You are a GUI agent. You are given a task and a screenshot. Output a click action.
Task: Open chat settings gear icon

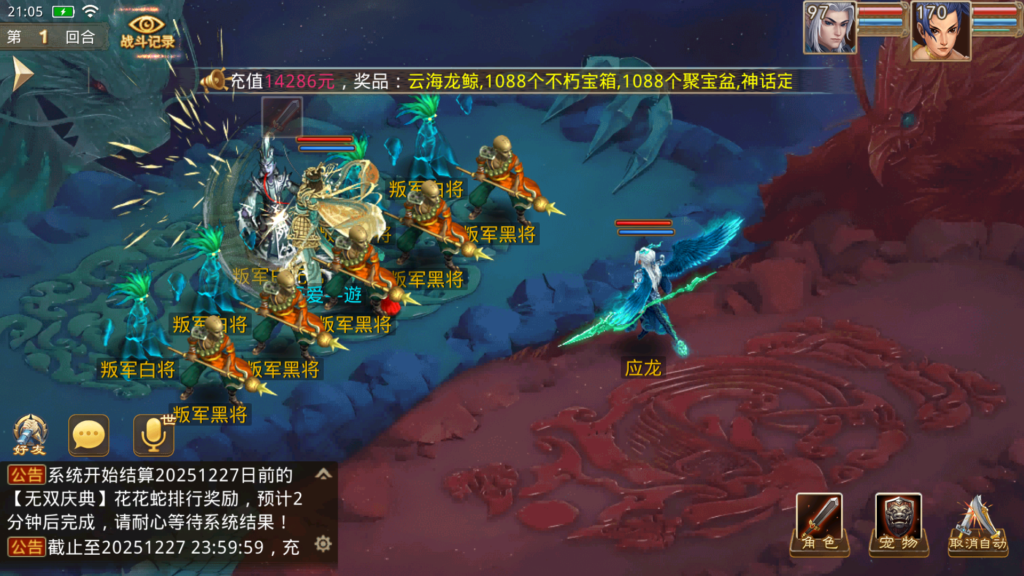pos(322,544)
